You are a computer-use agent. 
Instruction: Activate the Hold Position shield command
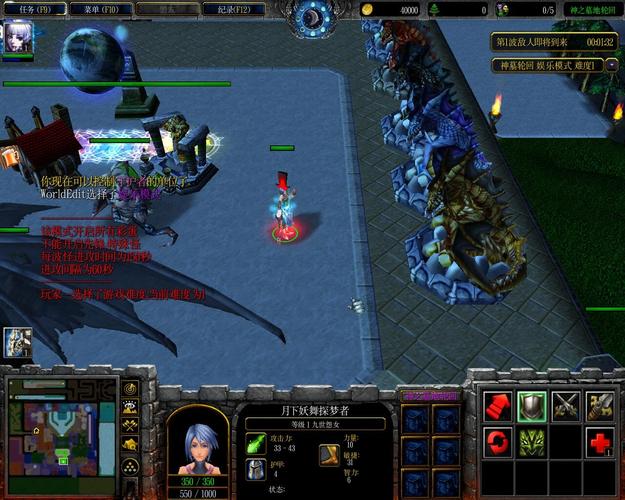click(x=532, y=404)
